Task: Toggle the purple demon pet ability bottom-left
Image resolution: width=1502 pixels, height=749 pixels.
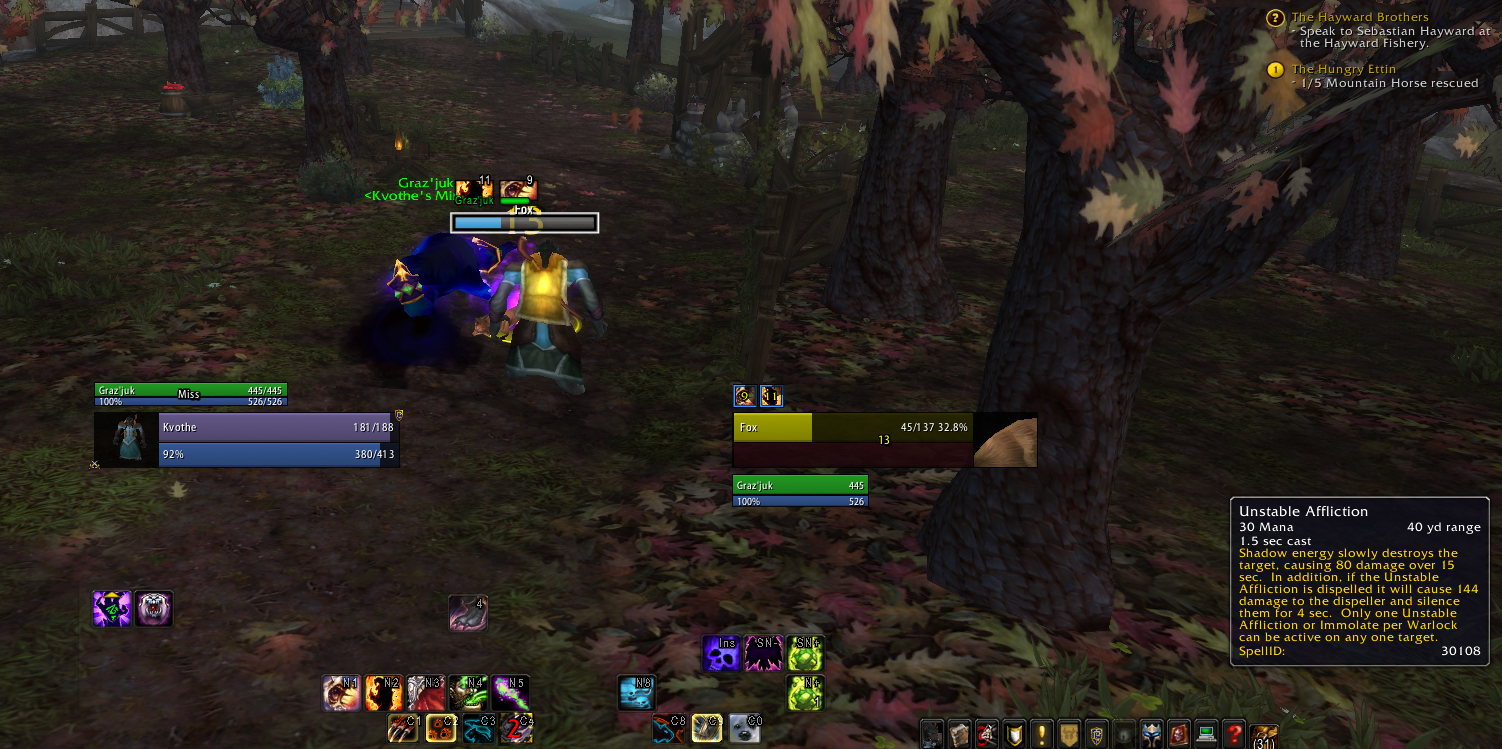Action: click(112, 608)
